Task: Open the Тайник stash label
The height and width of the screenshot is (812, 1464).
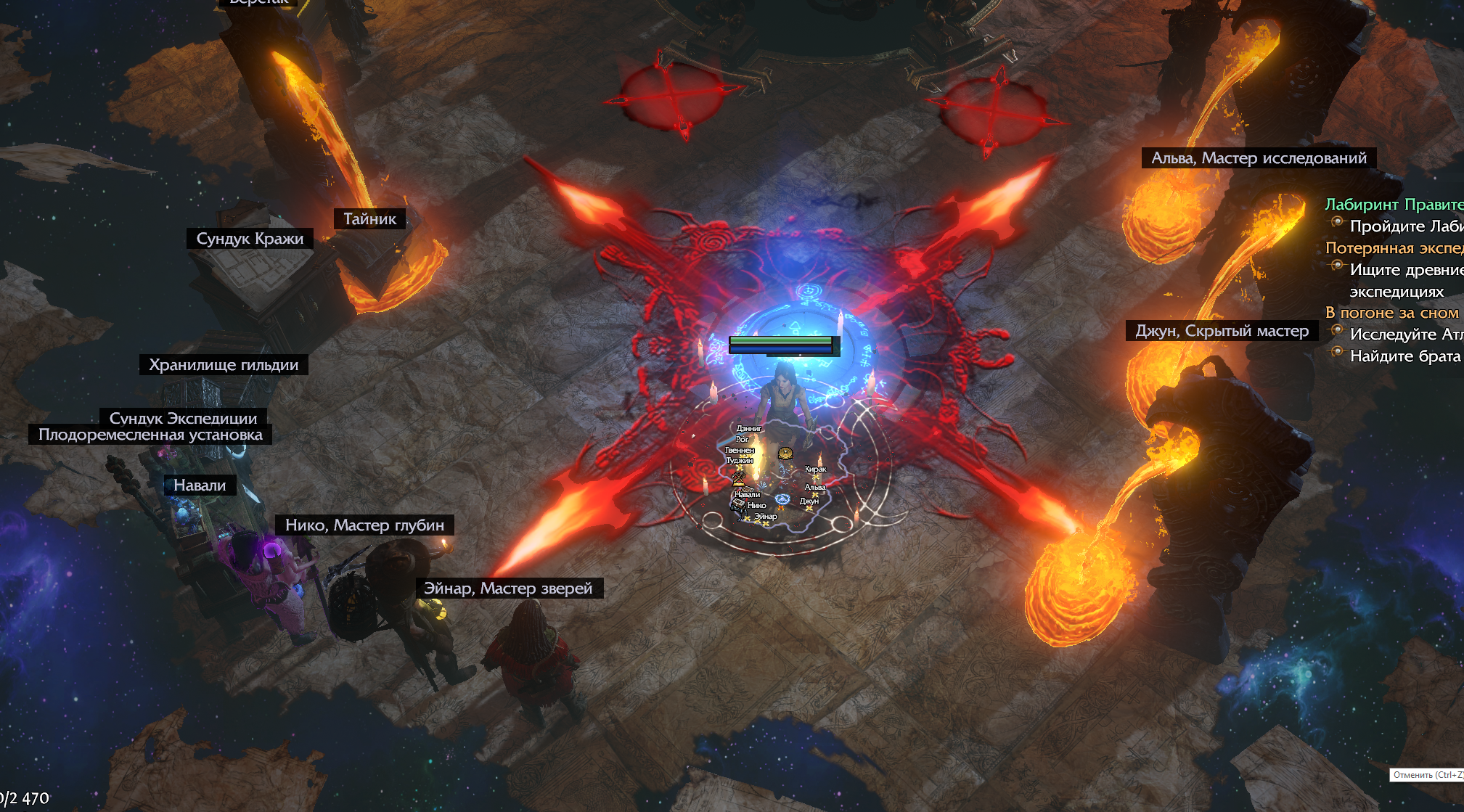Action: click(x=369, y=218)
